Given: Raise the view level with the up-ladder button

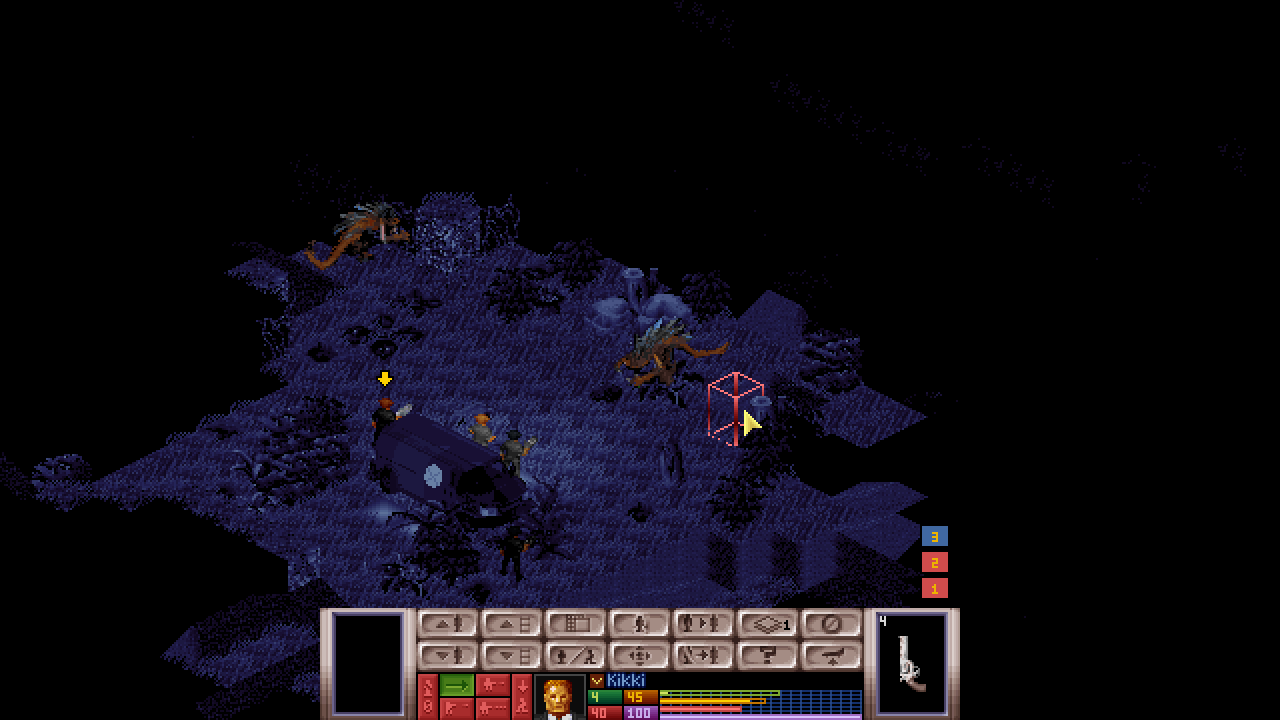Looking at the screenshot, I should tap(511, 625).
